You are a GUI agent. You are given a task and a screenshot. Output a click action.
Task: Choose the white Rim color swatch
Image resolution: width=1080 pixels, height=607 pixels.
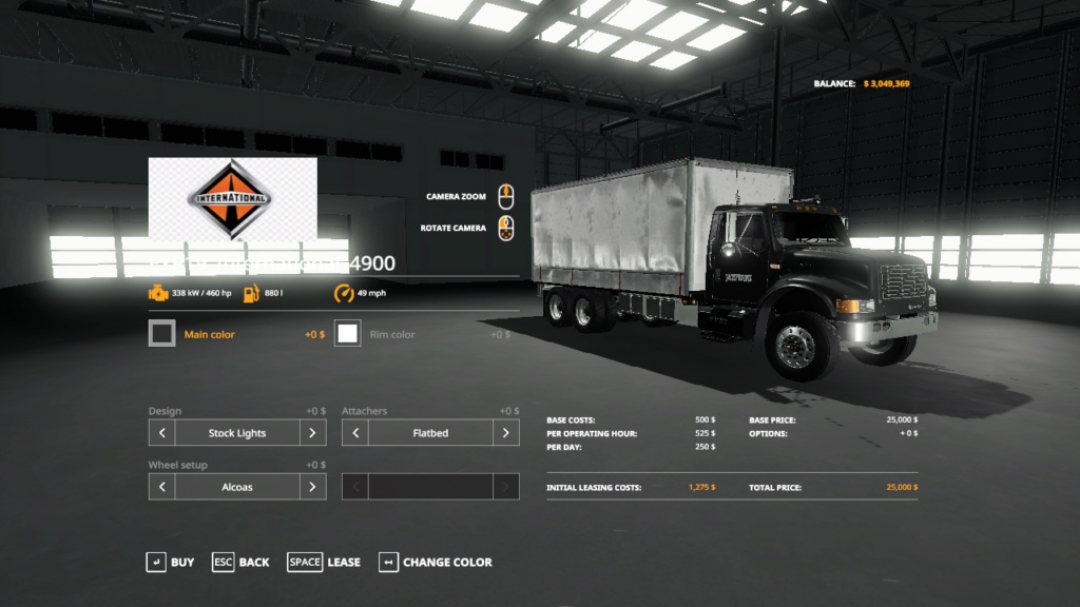pos(348,334)
